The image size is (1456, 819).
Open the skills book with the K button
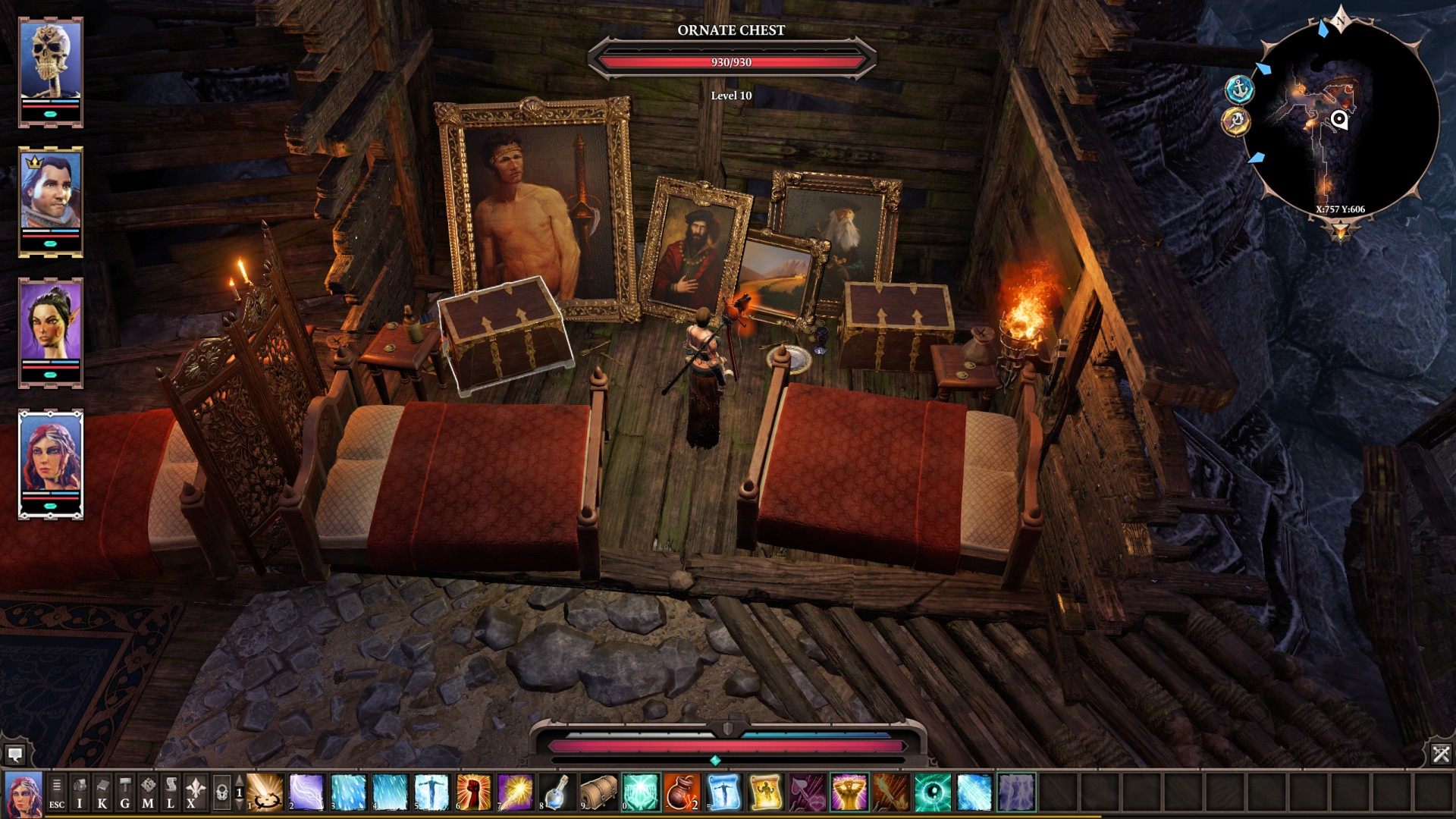point(102,792)
